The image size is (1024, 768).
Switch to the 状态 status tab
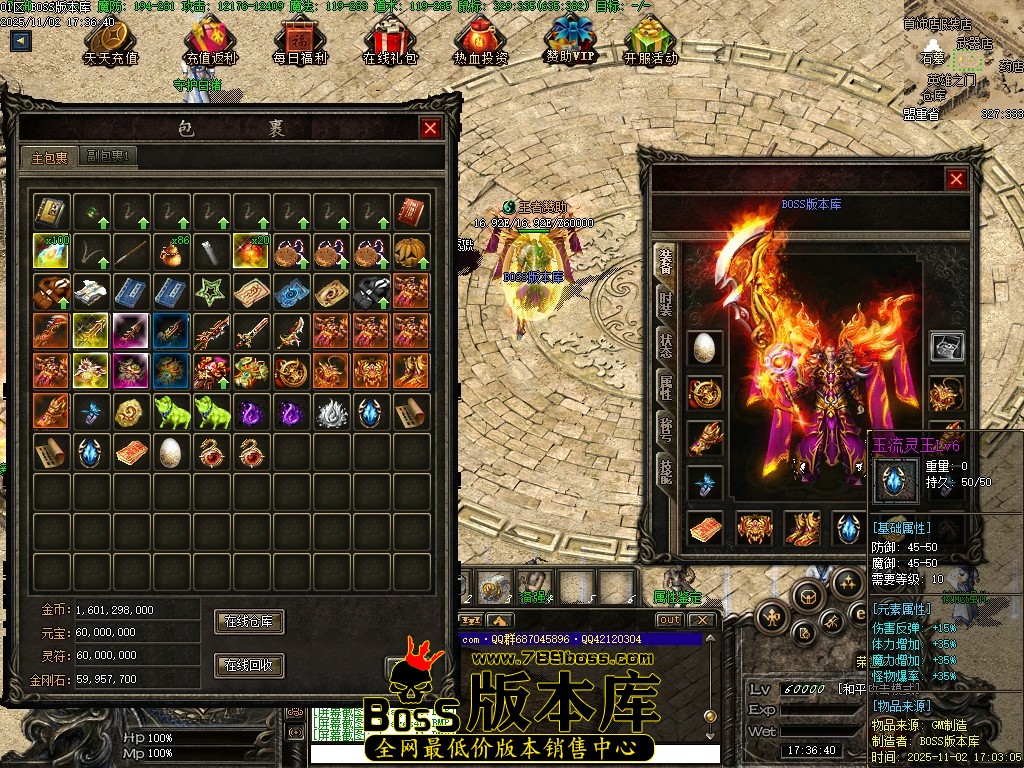[665, 345]
